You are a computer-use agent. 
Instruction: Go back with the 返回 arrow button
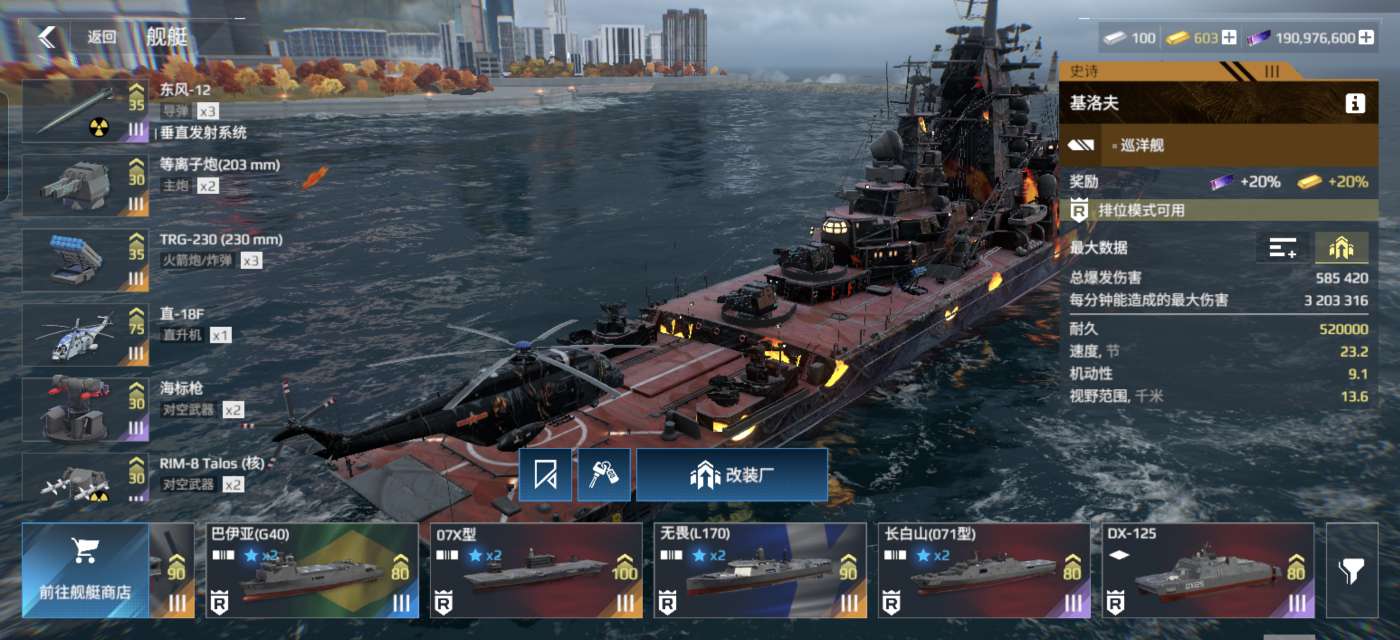click(47, 37)
